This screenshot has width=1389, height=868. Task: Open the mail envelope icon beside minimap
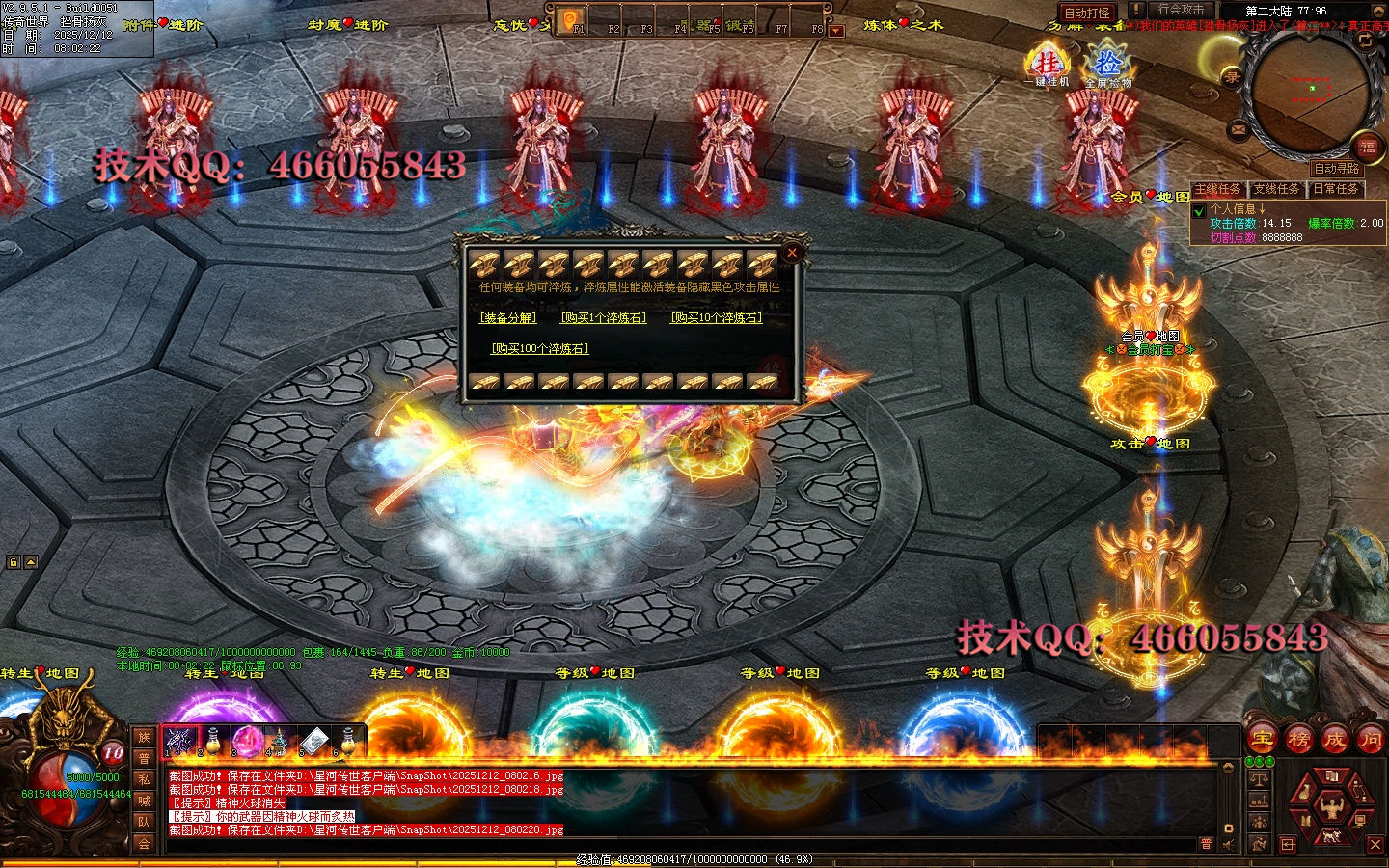pyautogui.click(x=1239, y=129)
